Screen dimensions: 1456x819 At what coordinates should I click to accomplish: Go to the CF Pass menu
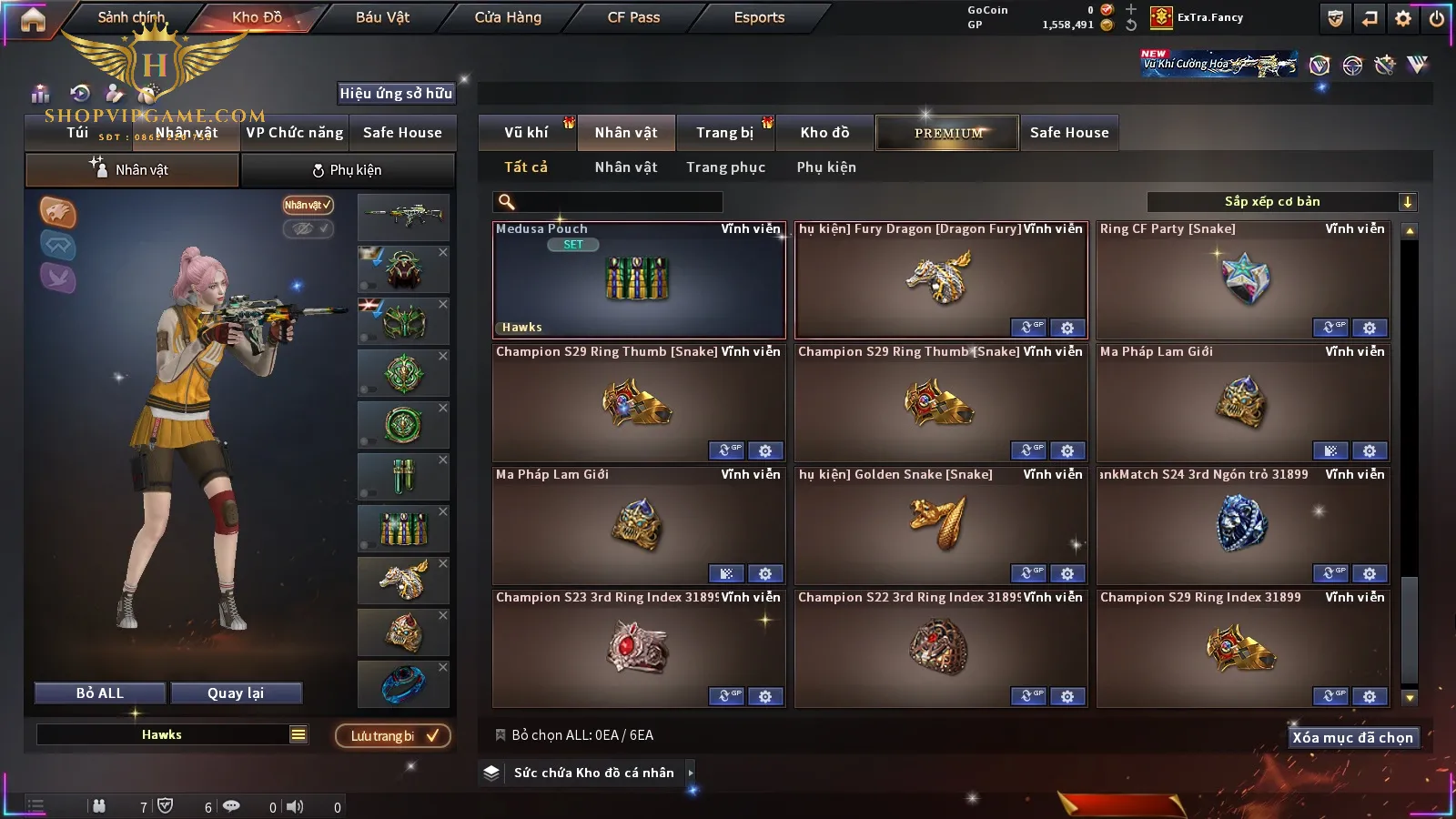(x=633, y=17)
